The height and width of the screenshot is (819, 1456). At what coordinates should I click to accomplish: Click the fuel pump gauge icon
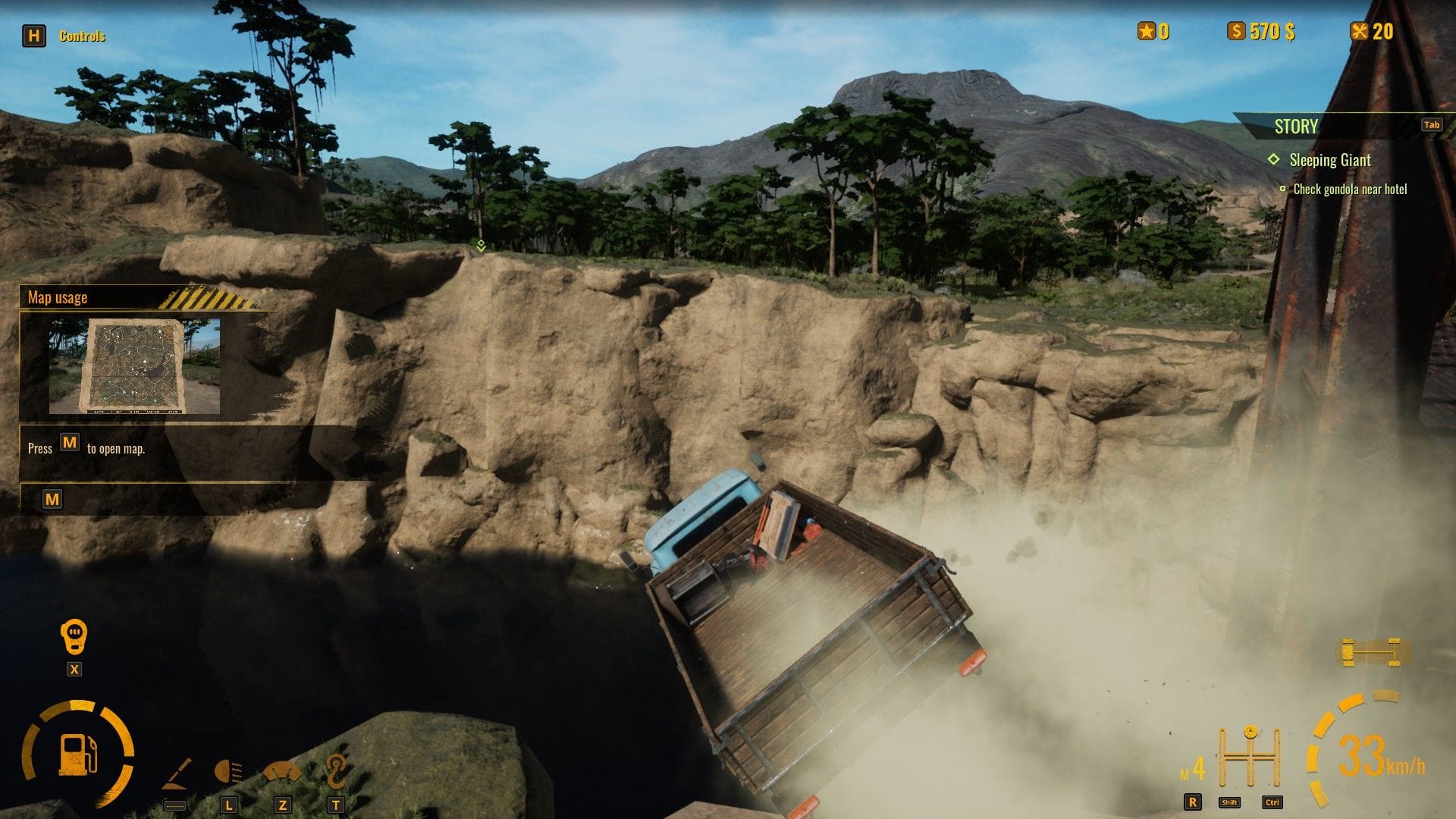(78, 755)
